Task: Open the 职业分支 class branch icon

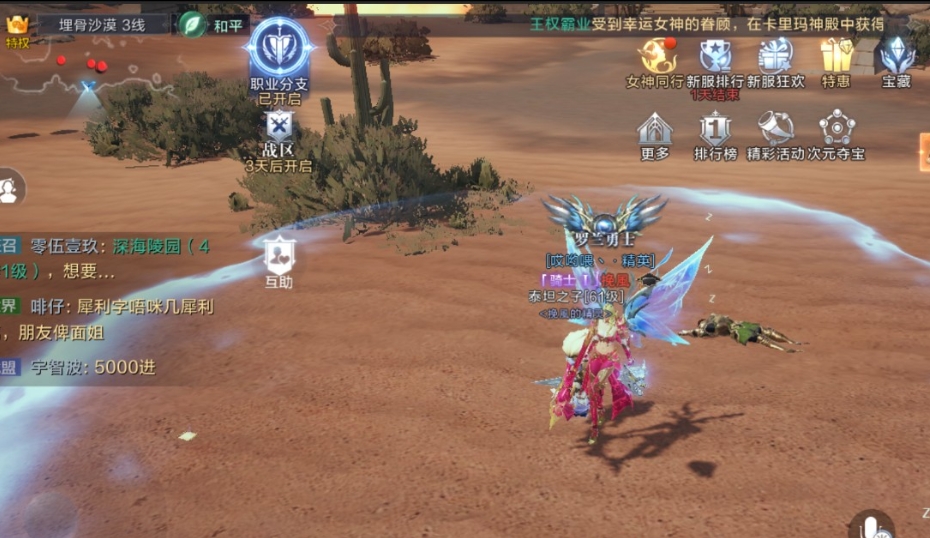Action: click(278, 49)
